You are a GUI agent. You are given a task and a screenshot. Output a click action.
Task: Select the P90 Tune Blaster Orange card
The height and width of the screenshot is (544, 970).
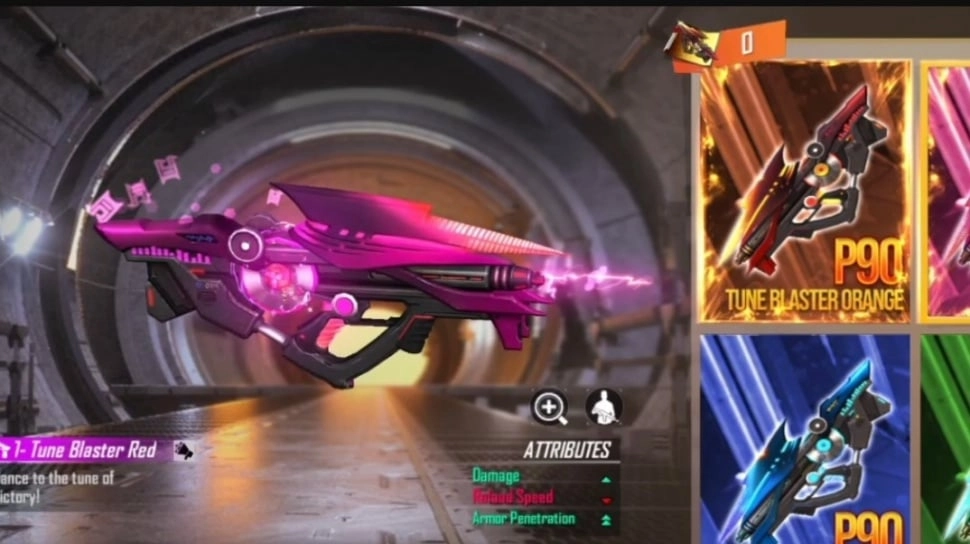click(805, 190)
